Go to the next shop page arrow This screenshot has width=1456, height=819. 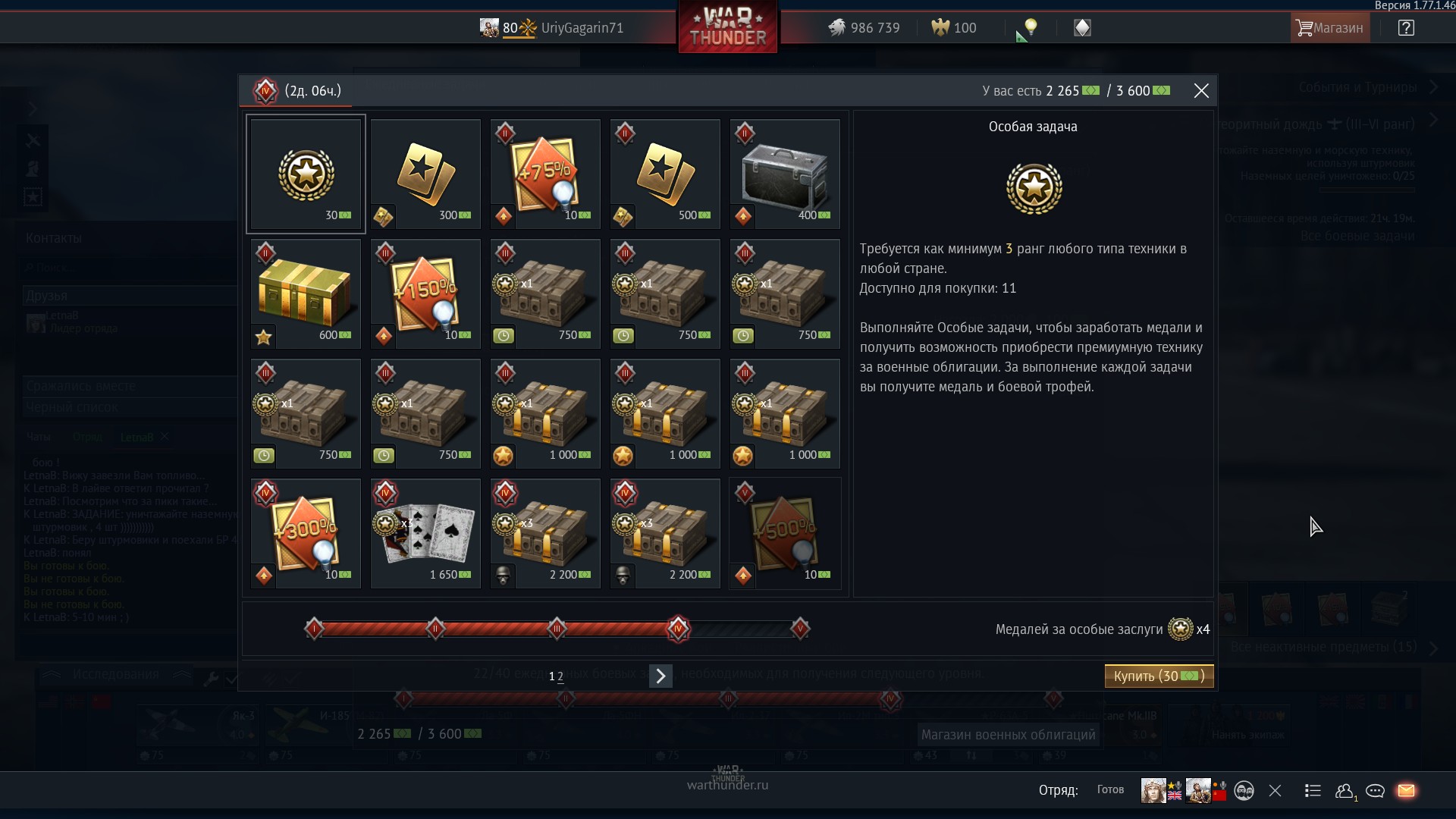(x=661, y=676)
